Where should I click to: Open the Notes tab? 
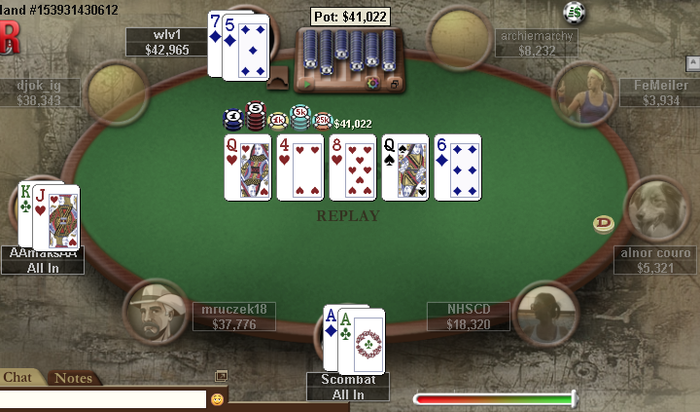pos(72,377)
